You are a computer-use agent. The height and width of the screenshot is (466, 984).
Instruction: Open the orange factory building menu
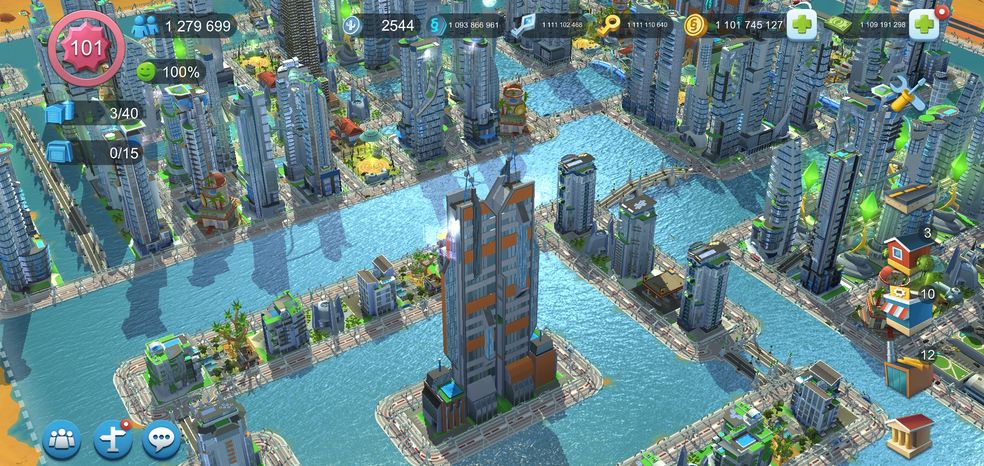[x=907, y=375]
